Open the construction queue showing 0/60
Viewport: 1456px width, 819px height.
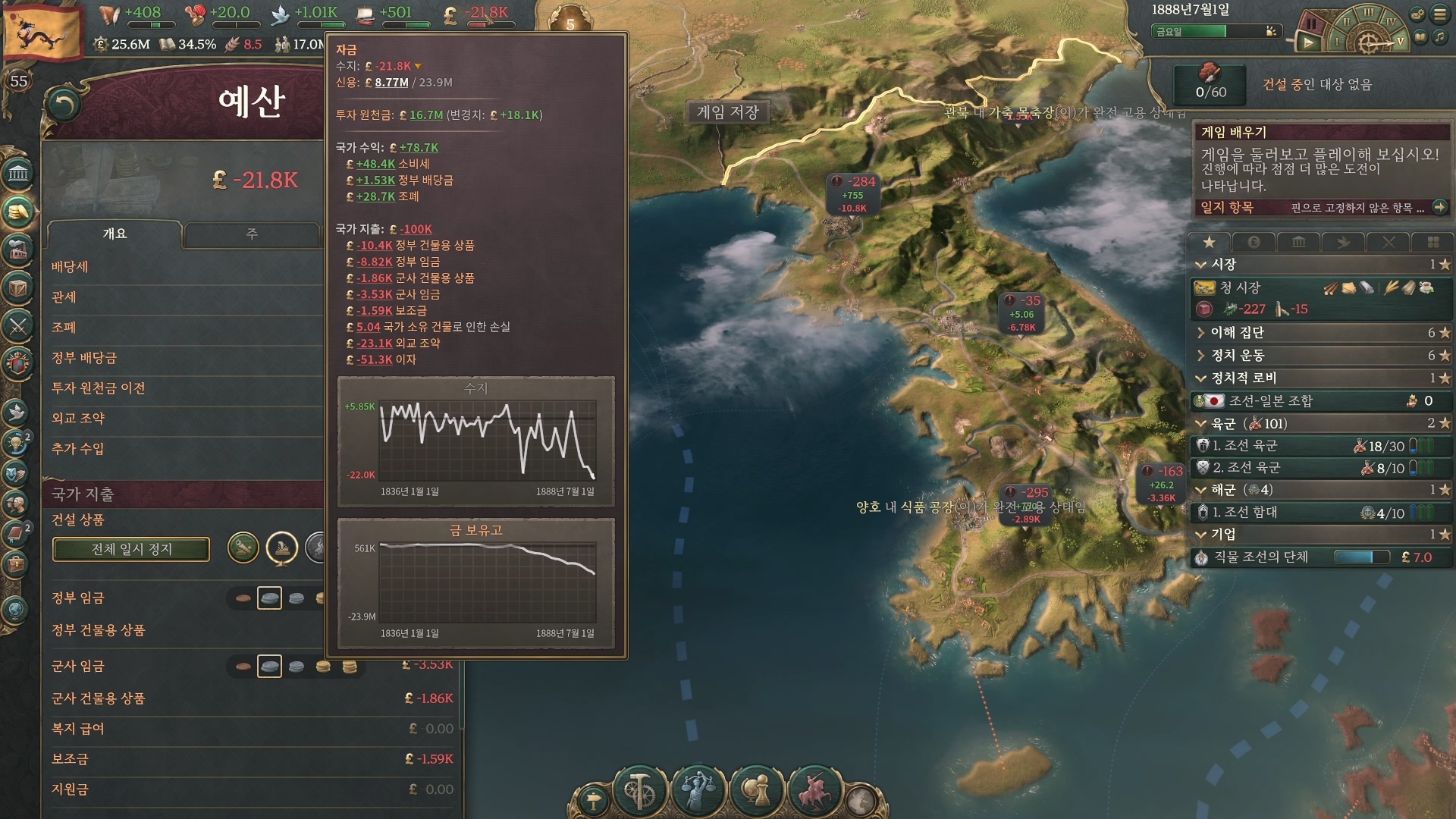(1210, 83)
